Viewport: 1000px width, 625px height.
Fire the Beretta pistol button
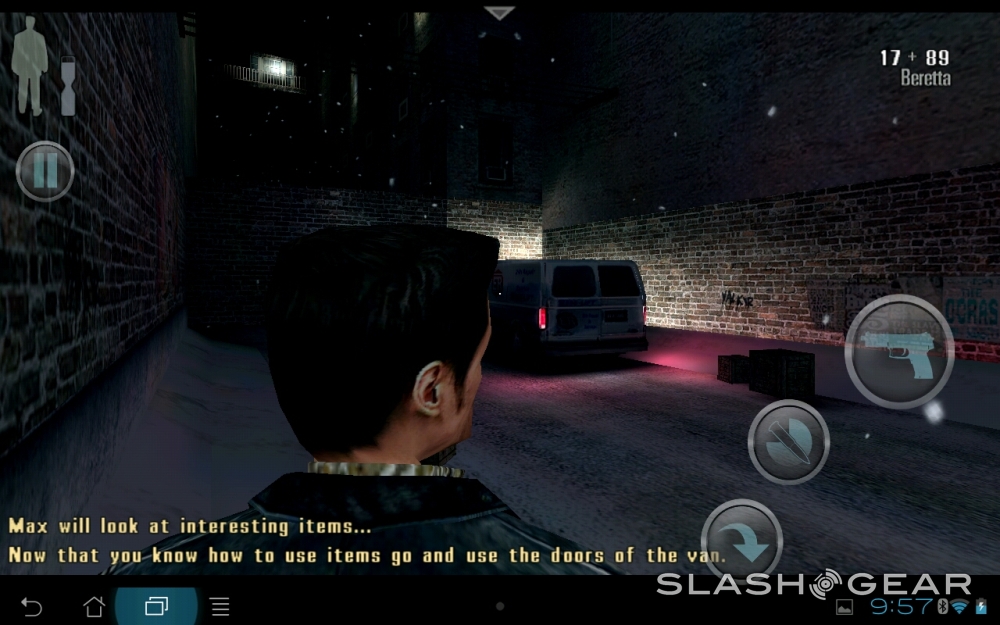coord(898,351)
